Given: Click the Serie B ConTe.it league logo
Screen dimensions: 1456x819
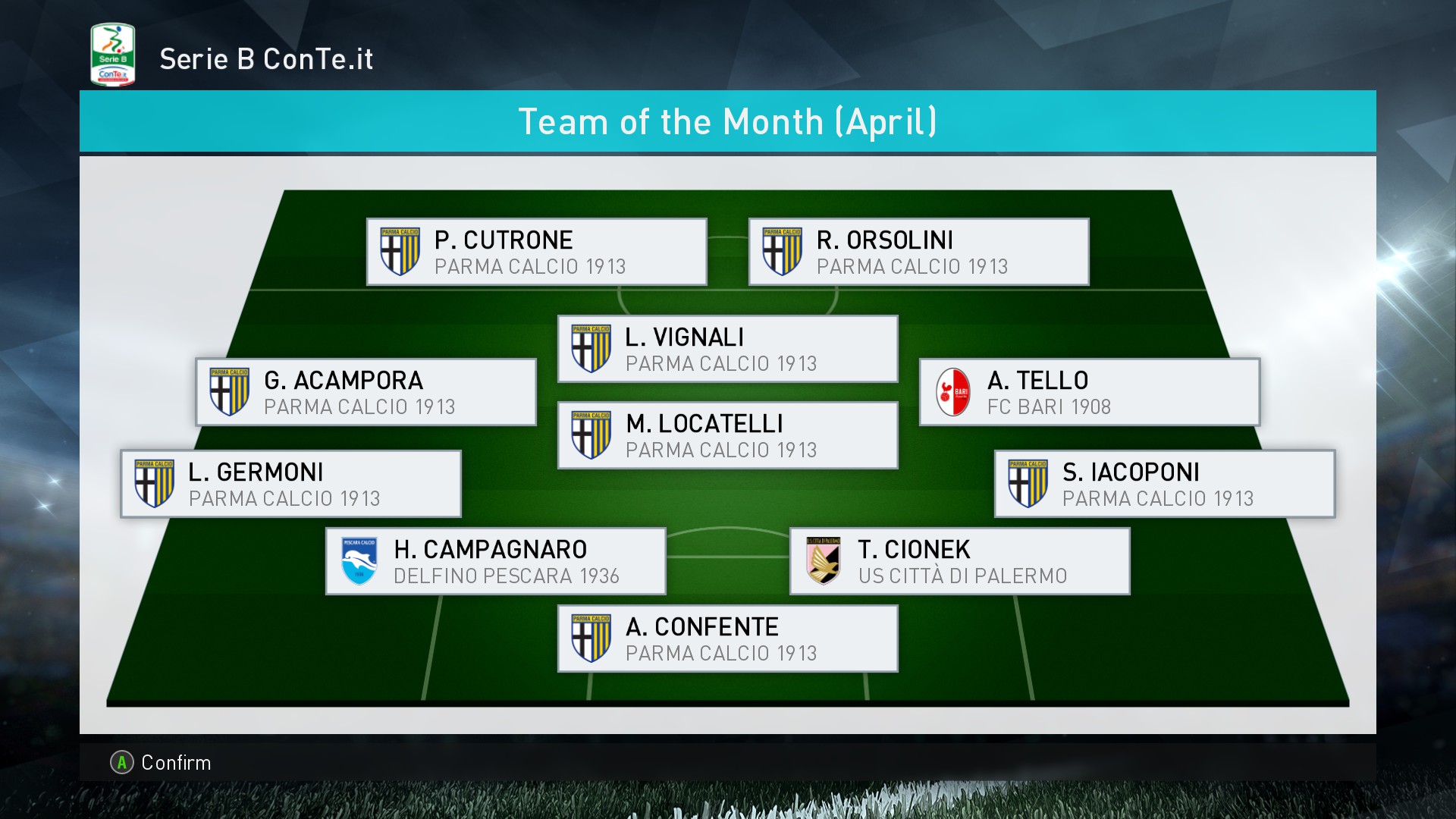Looking at the screenshot, I should pyautogui.click(x=112, y=55).
